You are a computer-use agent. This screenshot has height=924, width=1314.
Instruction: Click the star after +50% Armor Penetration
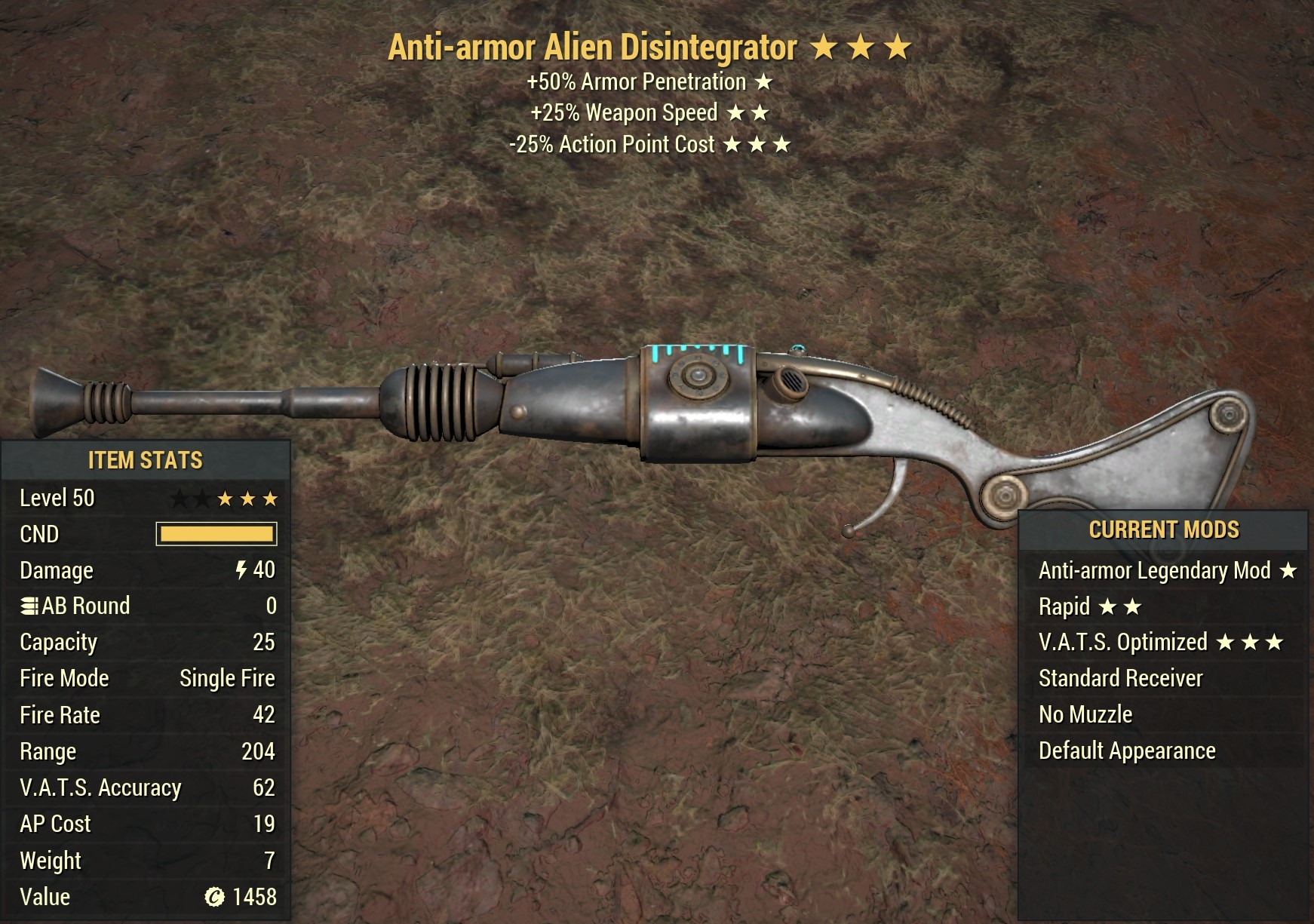(x=764, y=81)
